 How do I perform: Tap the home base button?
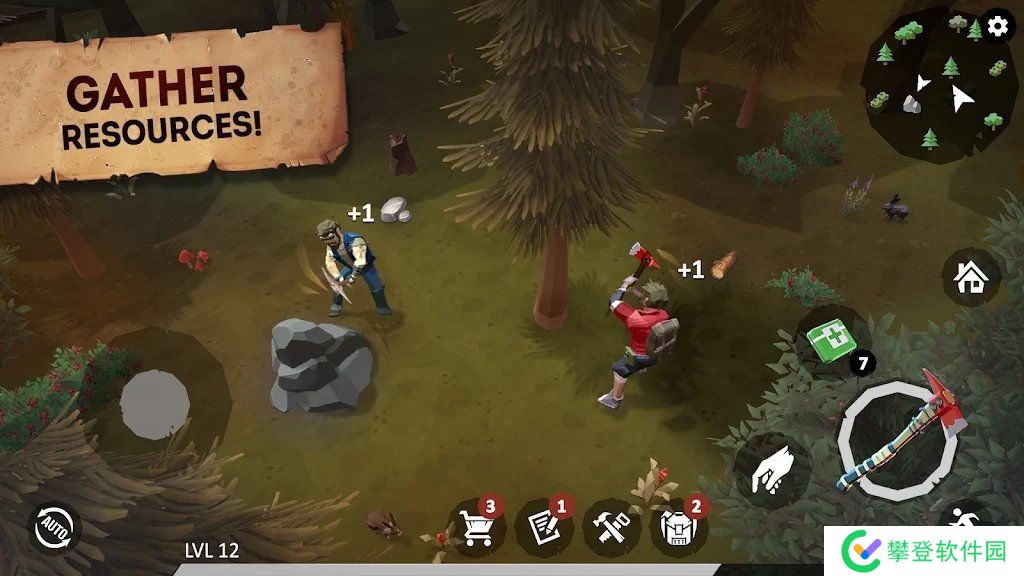970,278
